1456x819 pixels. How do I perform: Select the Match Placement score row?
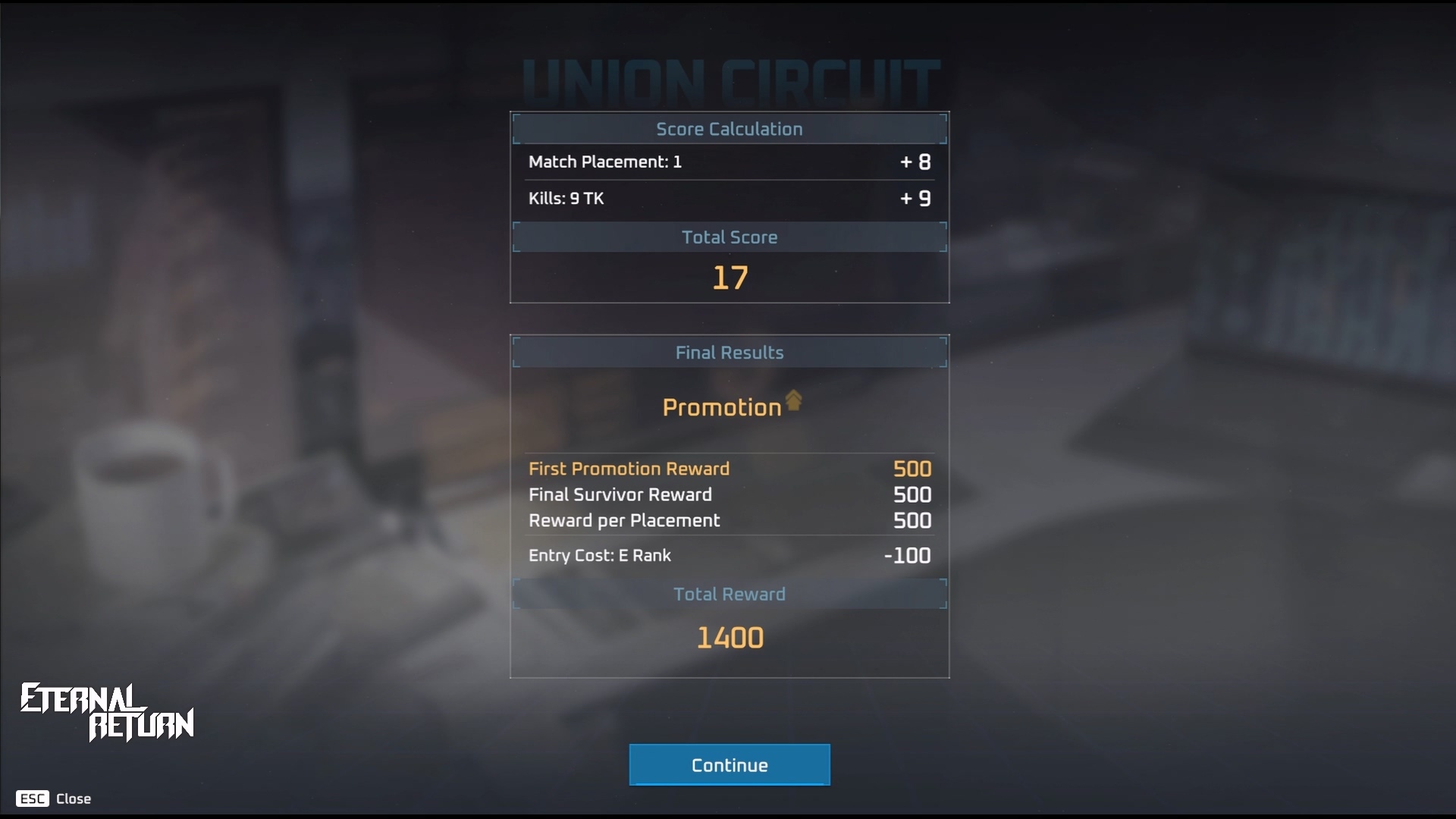tap(728, 162)
